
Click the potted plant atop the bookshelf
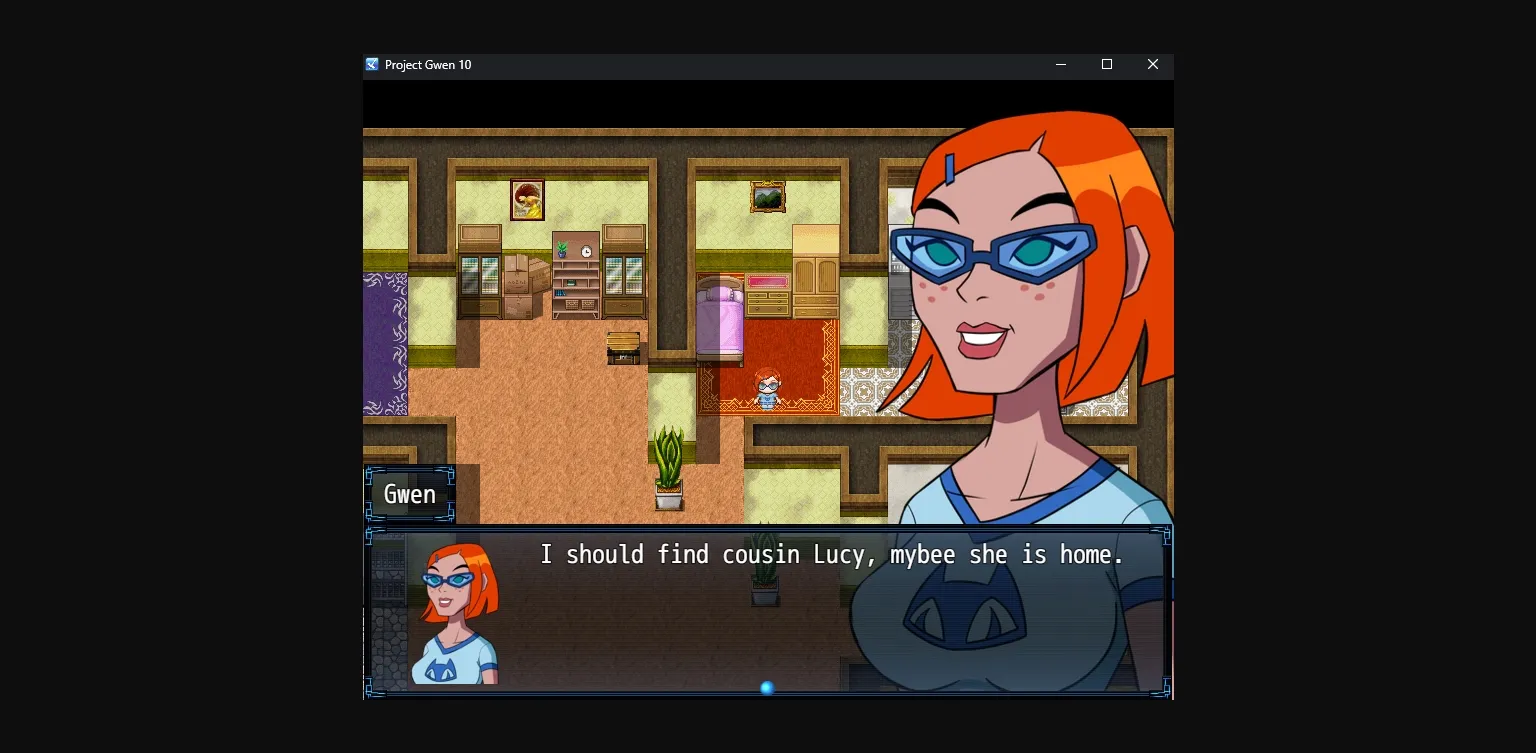[561, 251]
